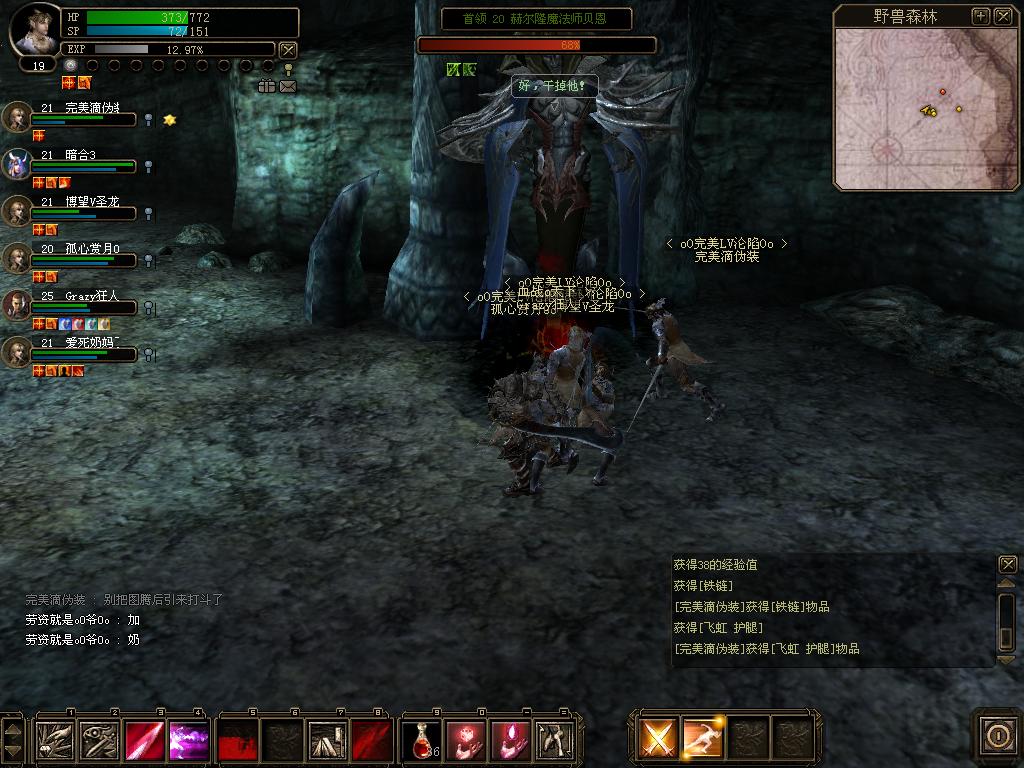Use the red health potion slot

point(421,740)
